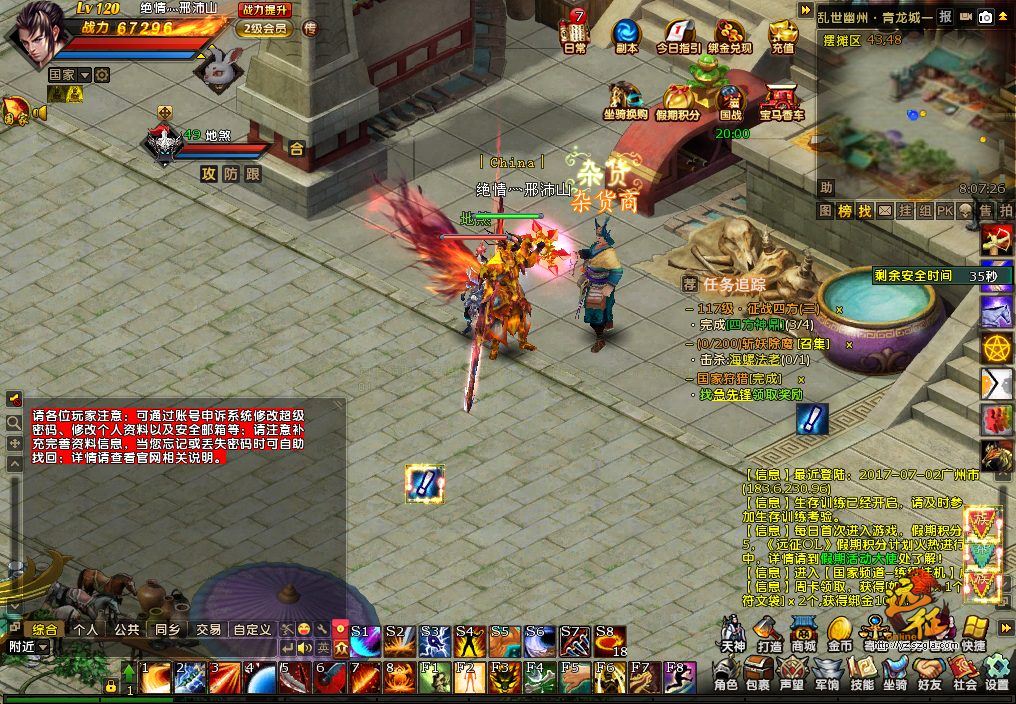Open the 商城 shop
The image size is (1016, 704).
pos(803,632)
